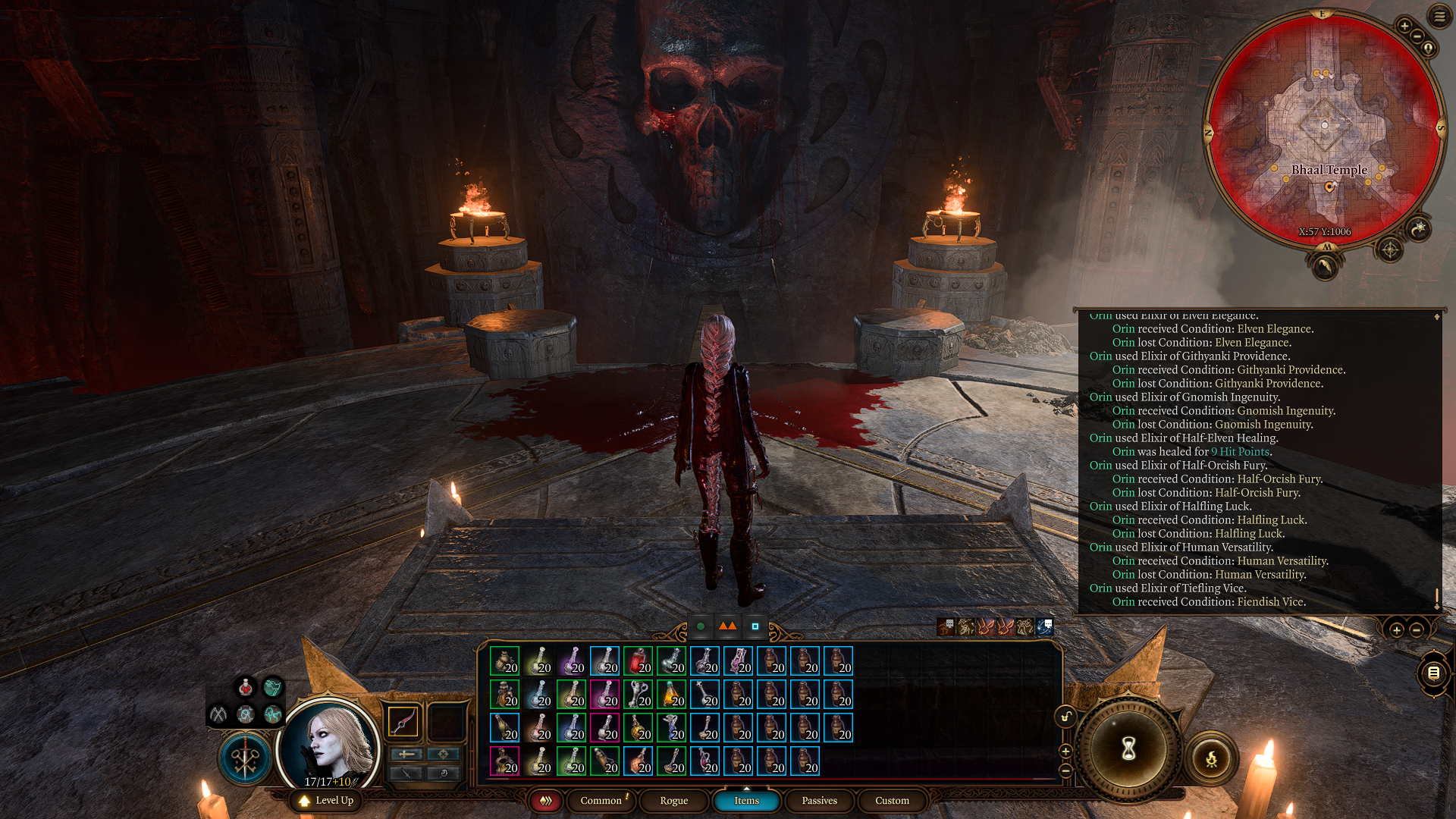Use the red potion in the hotbar

click(x=638, y=661)
